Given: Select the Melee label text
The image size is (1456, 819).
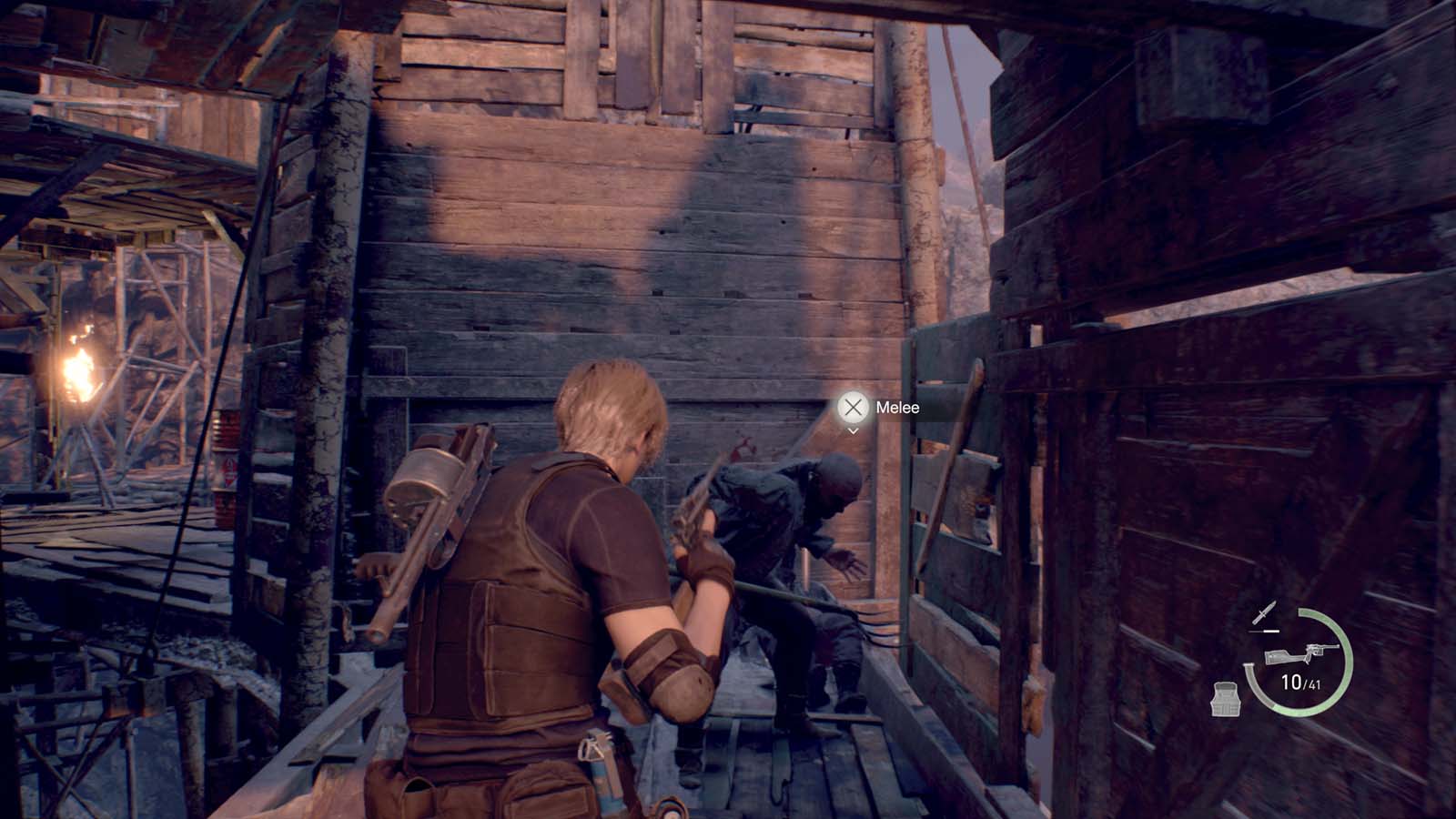Looking at the screenshot, I should click(896, 409).
